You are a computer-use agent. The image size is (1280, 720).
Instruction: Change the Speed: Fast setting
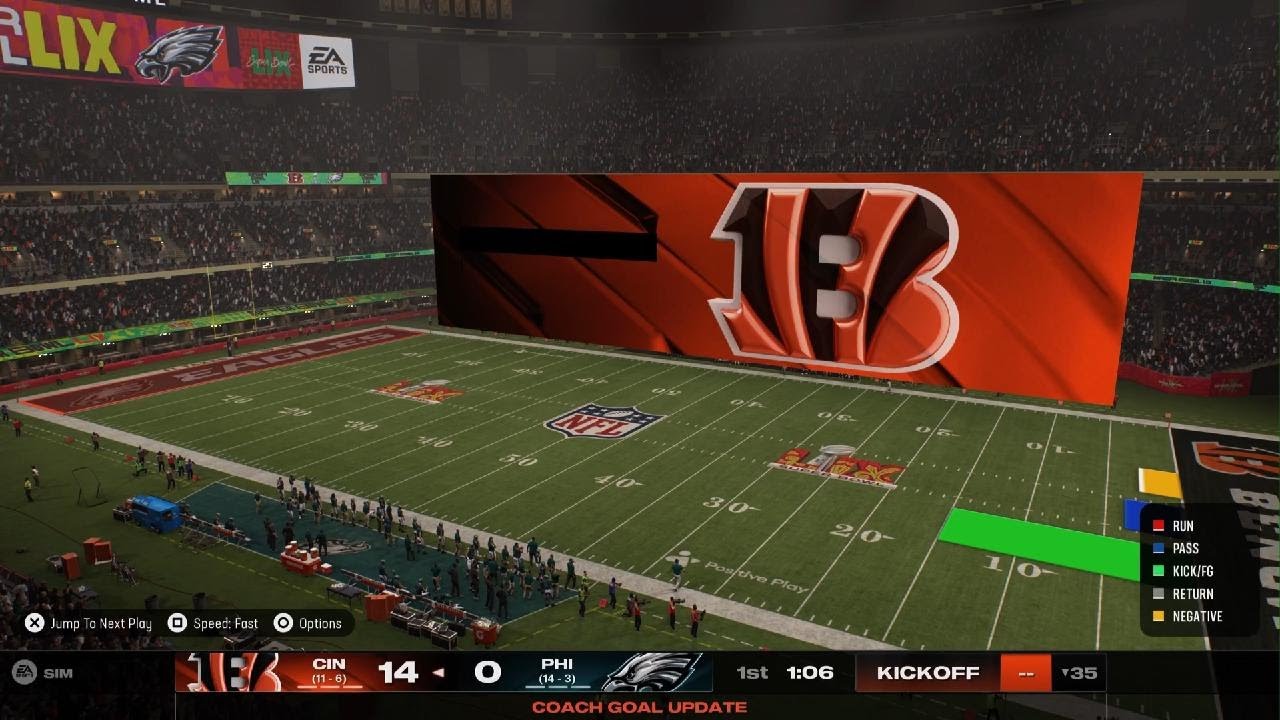pyautogui.click(x=214, y=623)
